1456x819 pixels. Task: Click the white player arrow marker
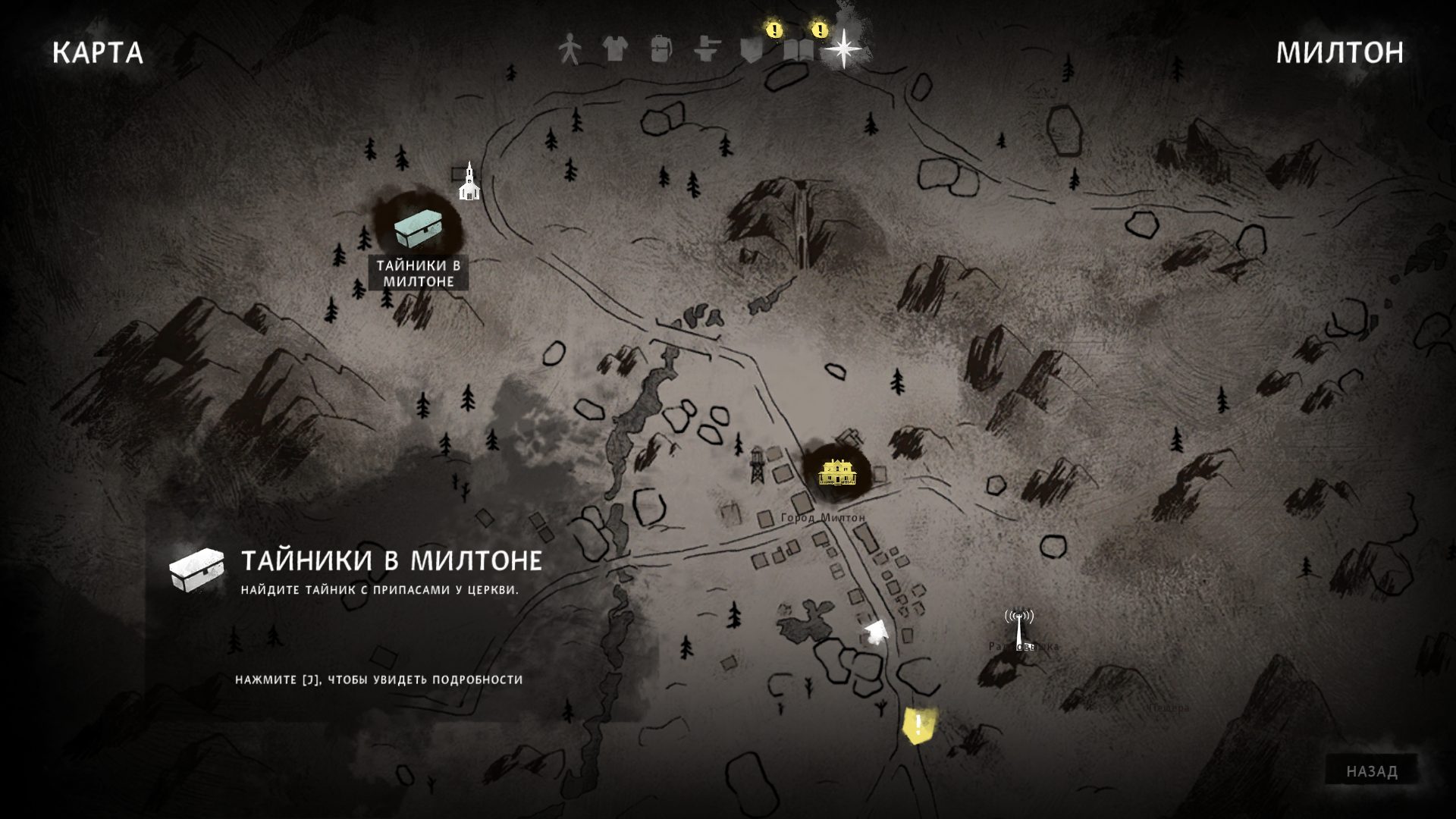coord(877,631)
